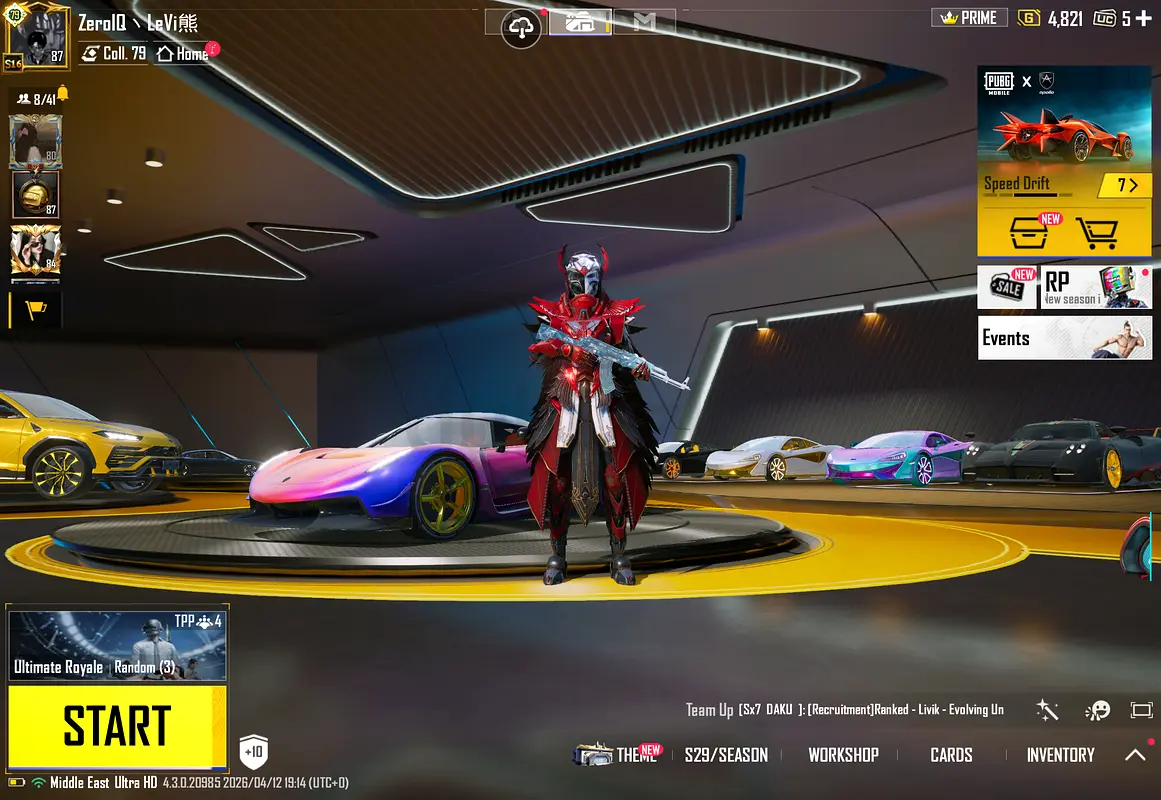
Task: Open the SALE offers
Action: coord(1007,287)
